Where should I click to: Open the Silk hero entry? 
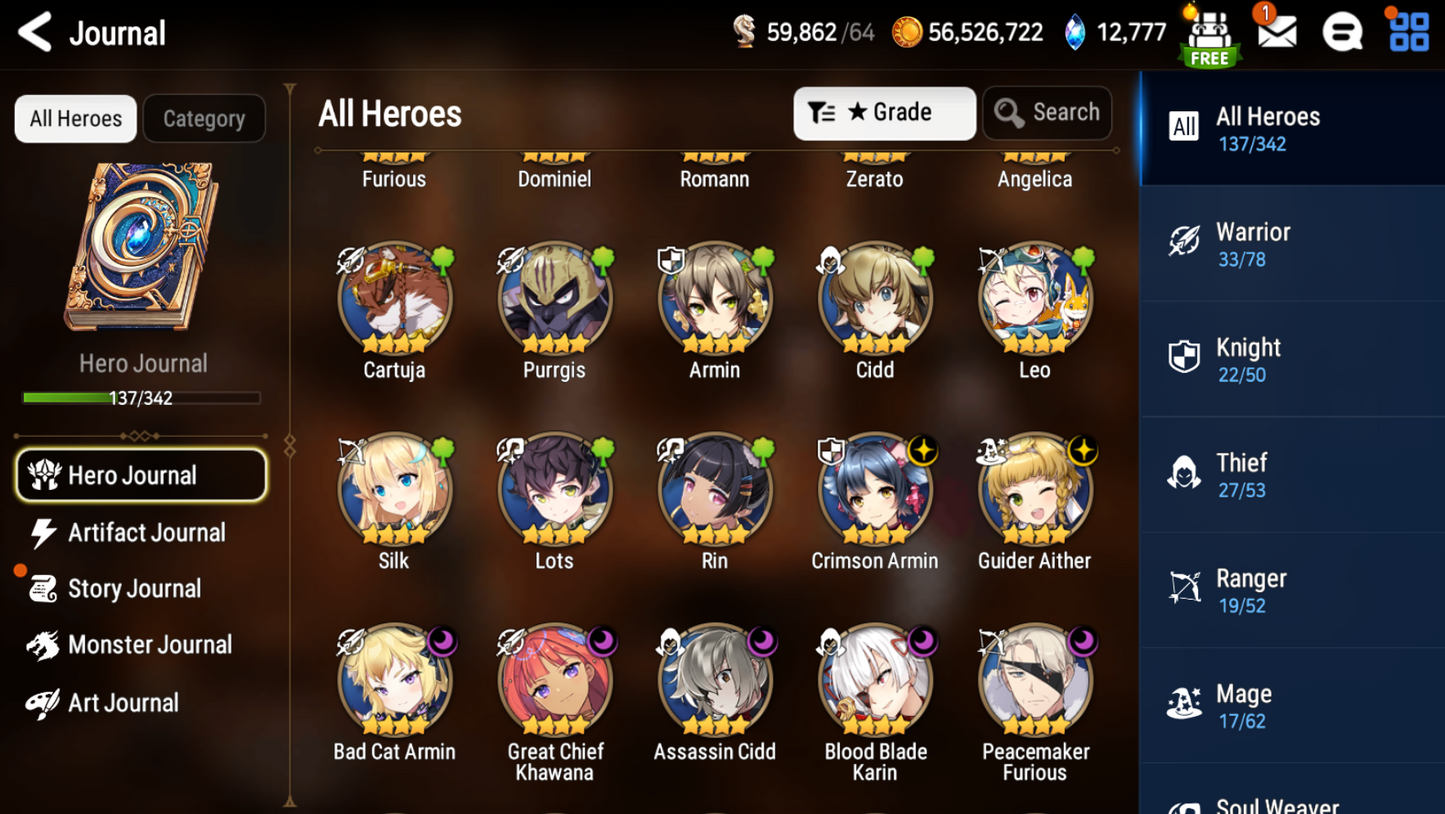pos(394,491)
